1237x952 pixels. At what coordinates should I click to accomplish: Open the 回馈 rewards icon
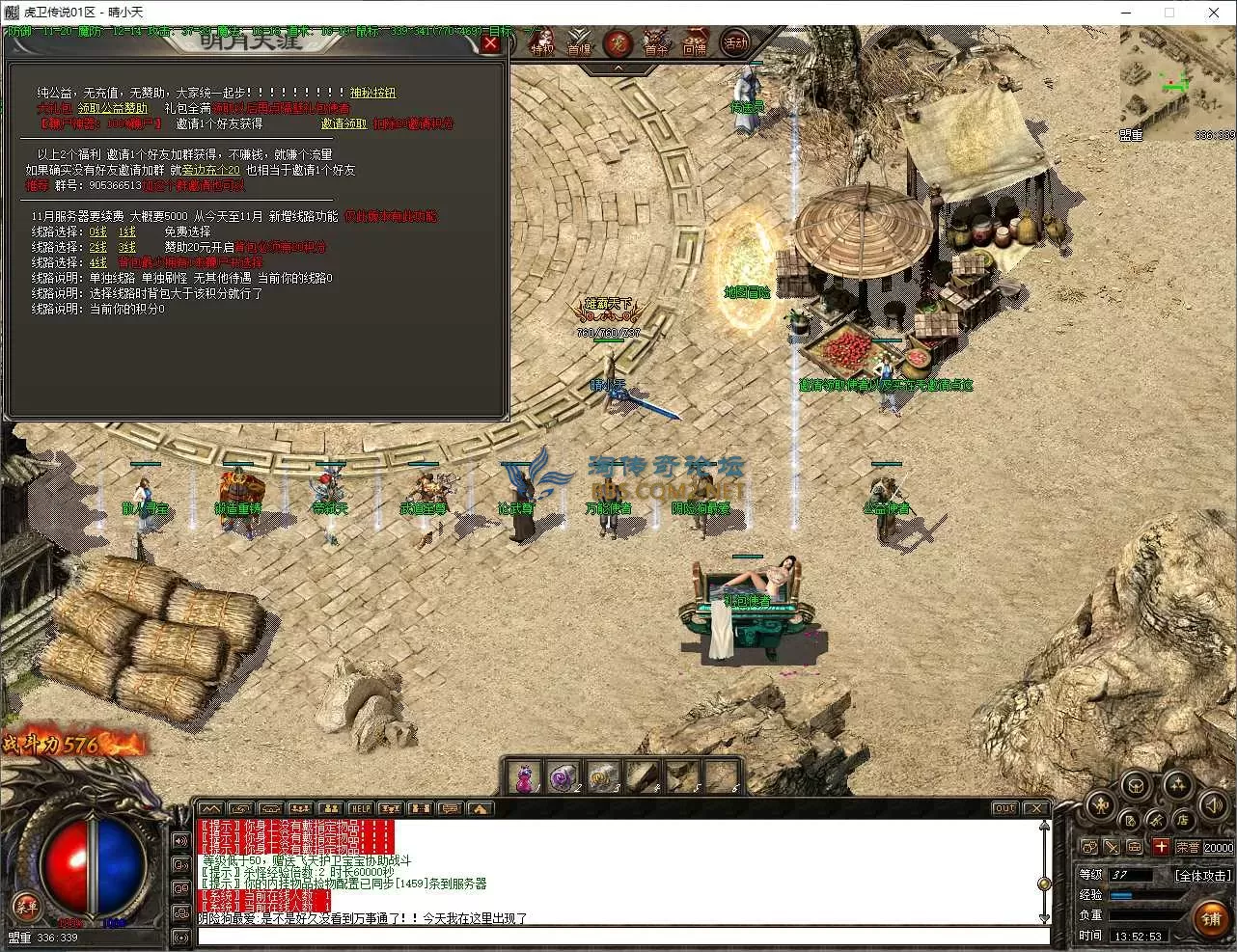pyautogui.click(x=694, y=44)
